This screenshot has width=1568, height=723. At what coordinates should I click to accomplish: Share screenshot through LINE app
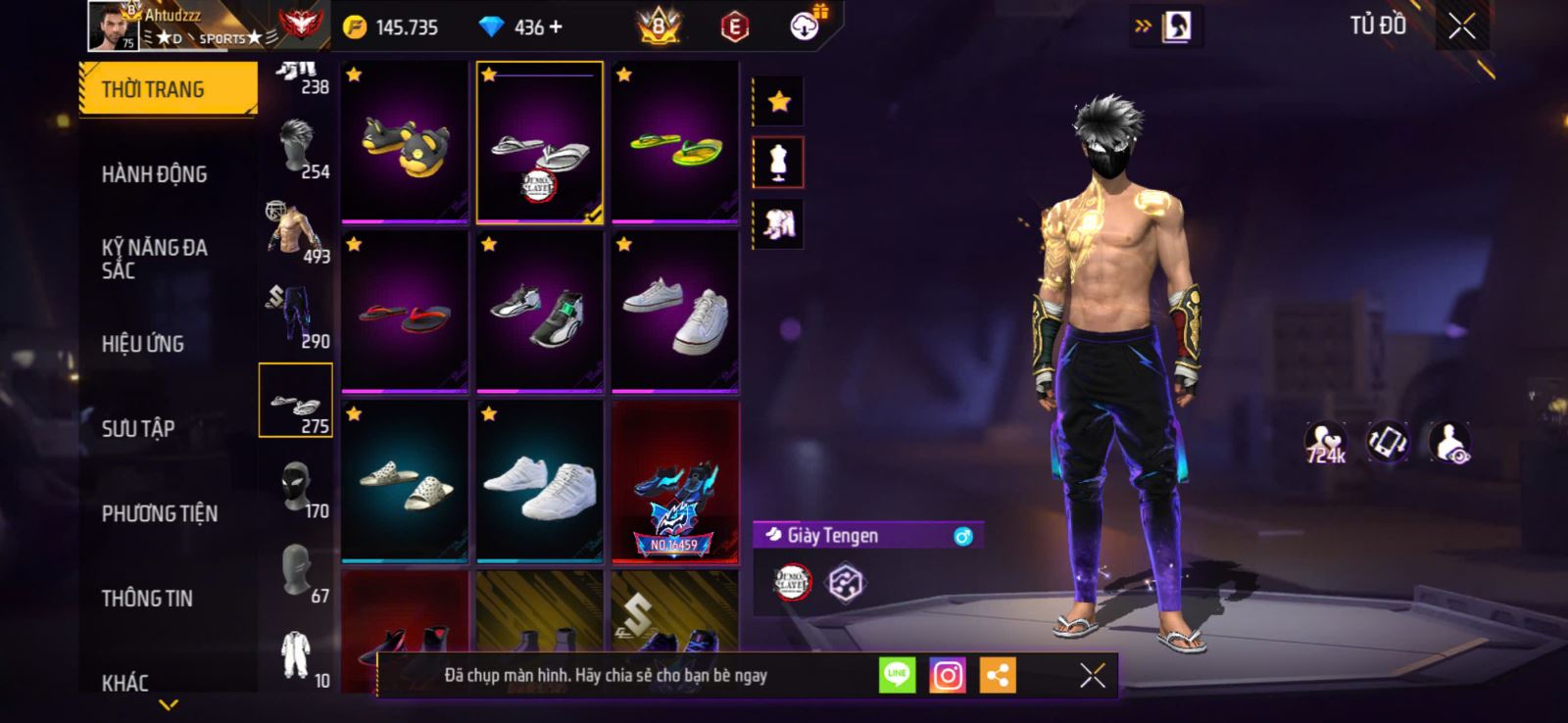point(897,675)
